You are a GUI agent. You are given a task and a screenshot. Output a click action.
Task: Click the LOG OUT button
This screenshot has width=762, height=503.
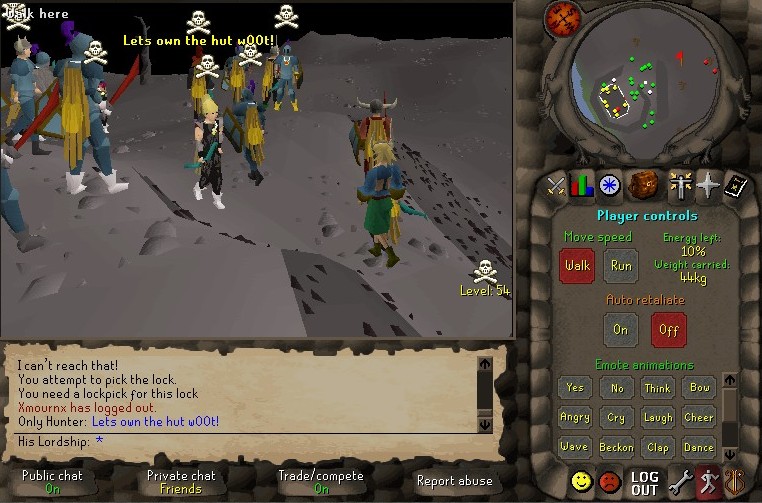(645, 483)
